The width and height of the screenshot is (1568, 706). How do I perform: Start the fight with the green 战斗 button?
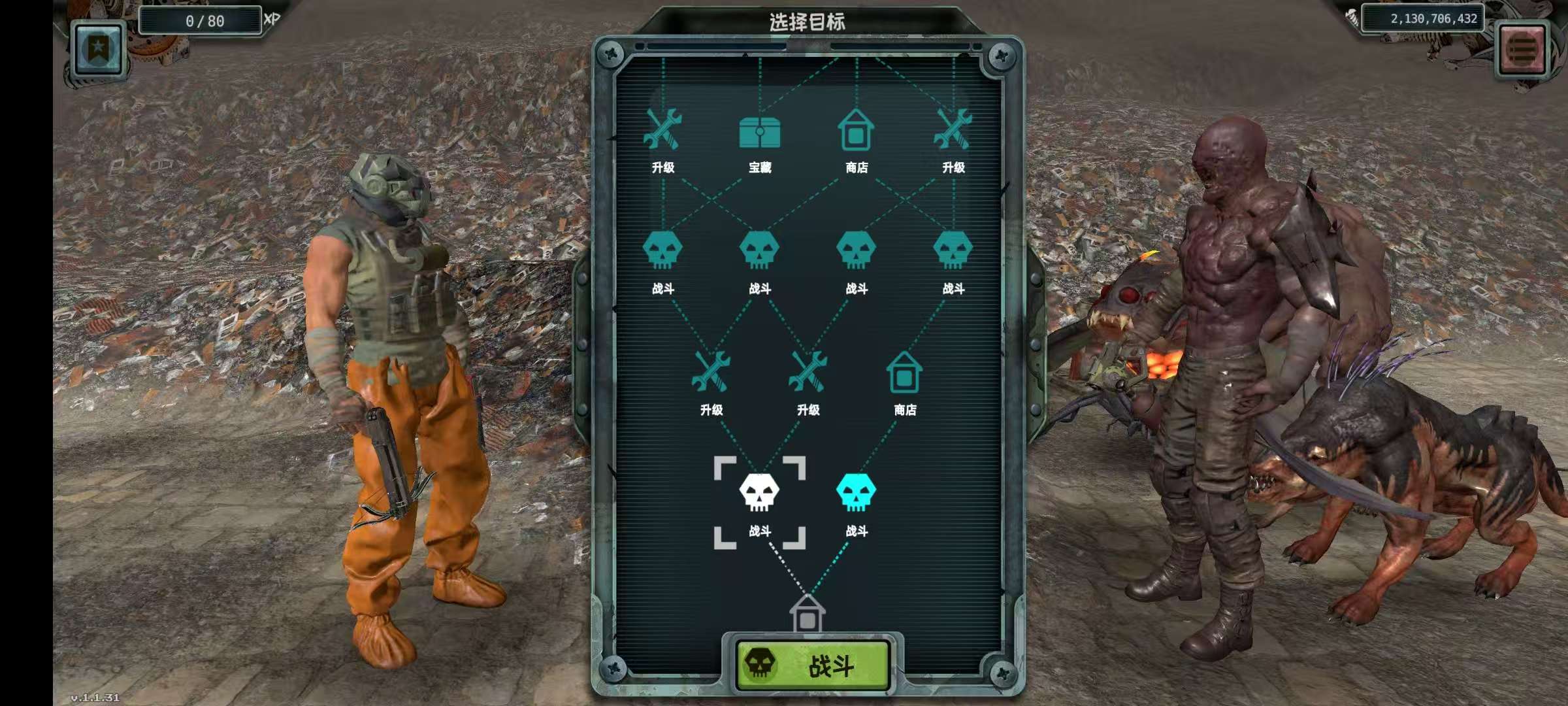pos(813,665)
